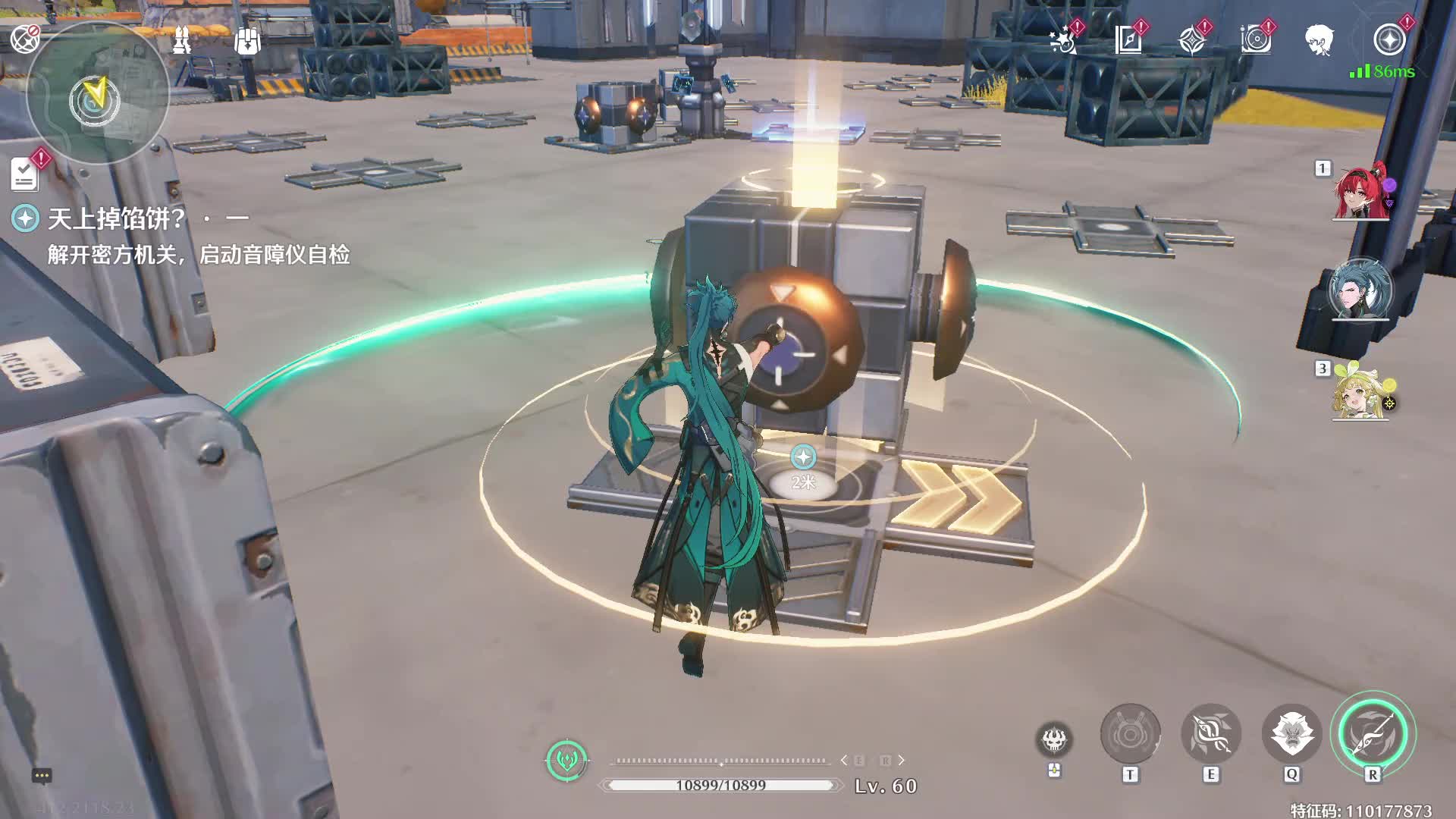Open the backpack icon in top bar
Viewport: 1456px width, 819px height.
click(247, 41)
